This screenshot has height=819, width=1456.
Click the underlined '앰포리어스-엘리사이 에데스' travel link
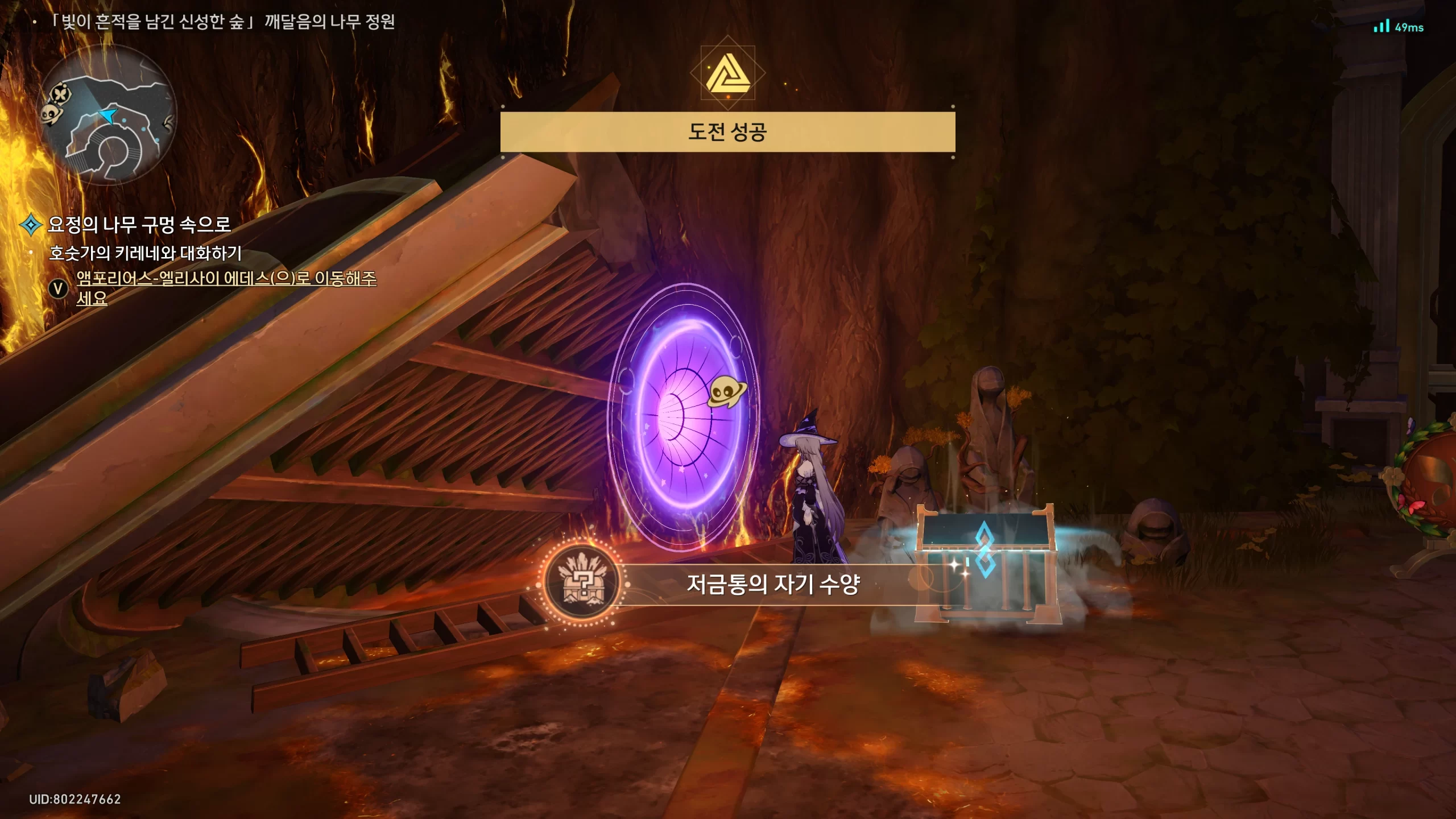click(x=226, y=279)
